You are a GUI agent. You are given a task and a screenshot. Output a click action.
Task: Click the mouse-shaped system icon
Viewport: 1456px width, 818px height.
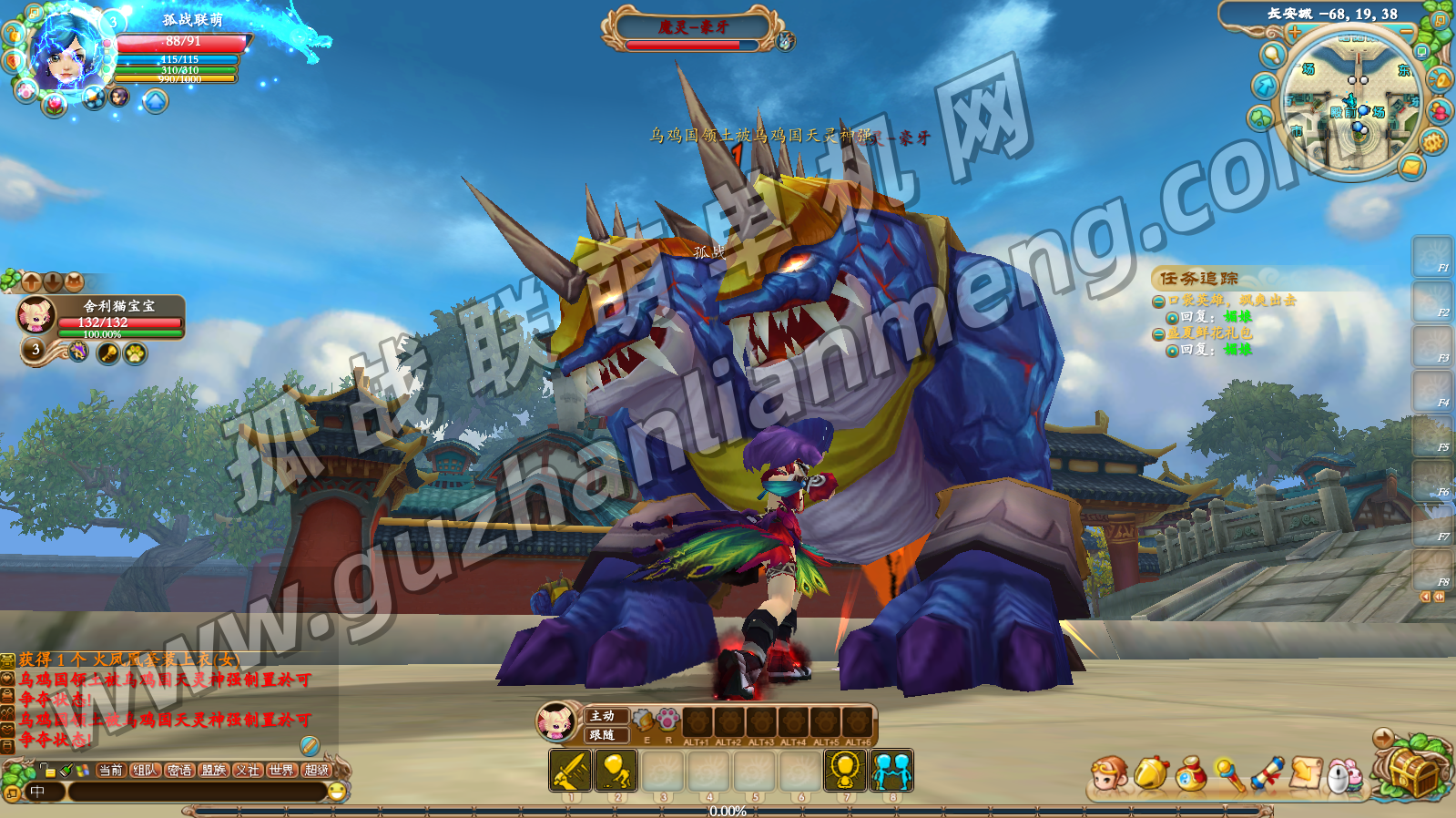(1342, 775)
